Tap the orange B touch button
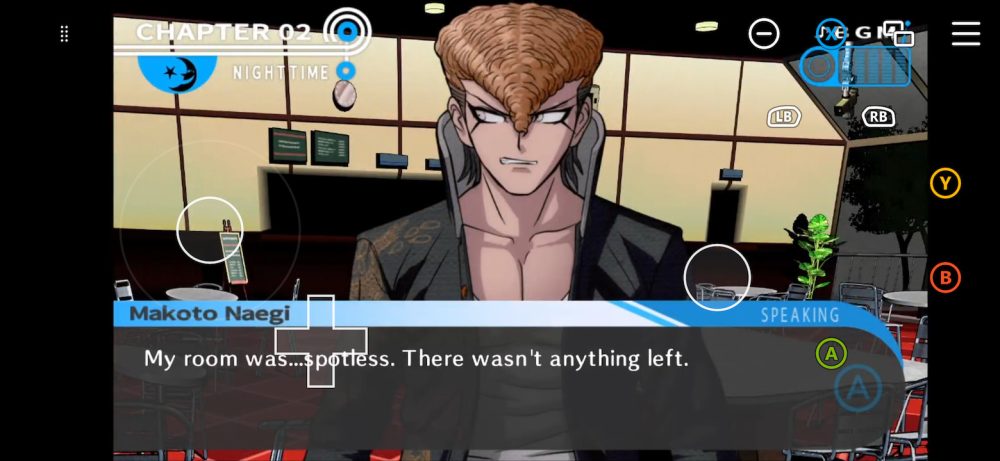The width and height of the screenshot is (1000, 461). pos(945,278)
